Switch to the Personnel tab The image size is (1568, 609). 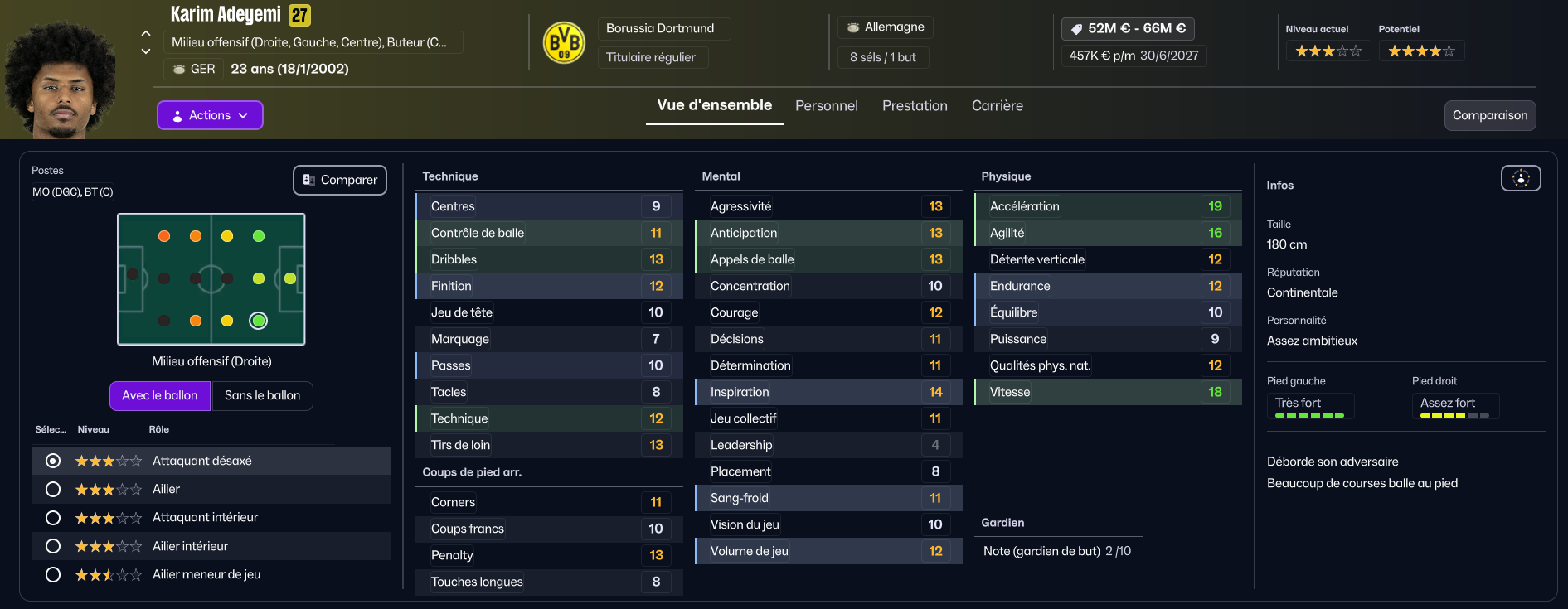tap(826, 106)
